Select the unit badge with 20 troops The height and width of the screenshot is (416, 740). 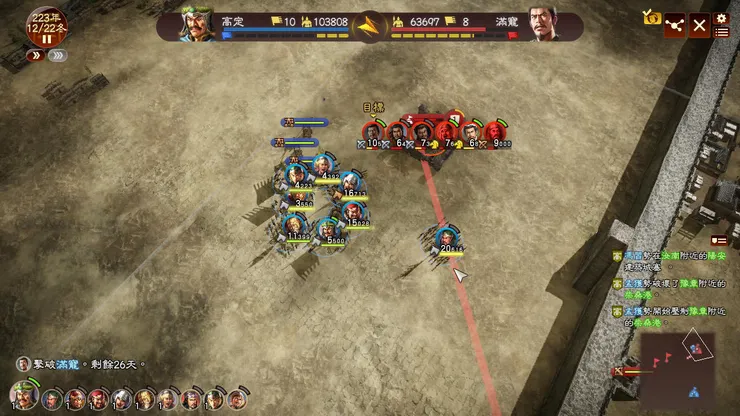click(447, 238)
